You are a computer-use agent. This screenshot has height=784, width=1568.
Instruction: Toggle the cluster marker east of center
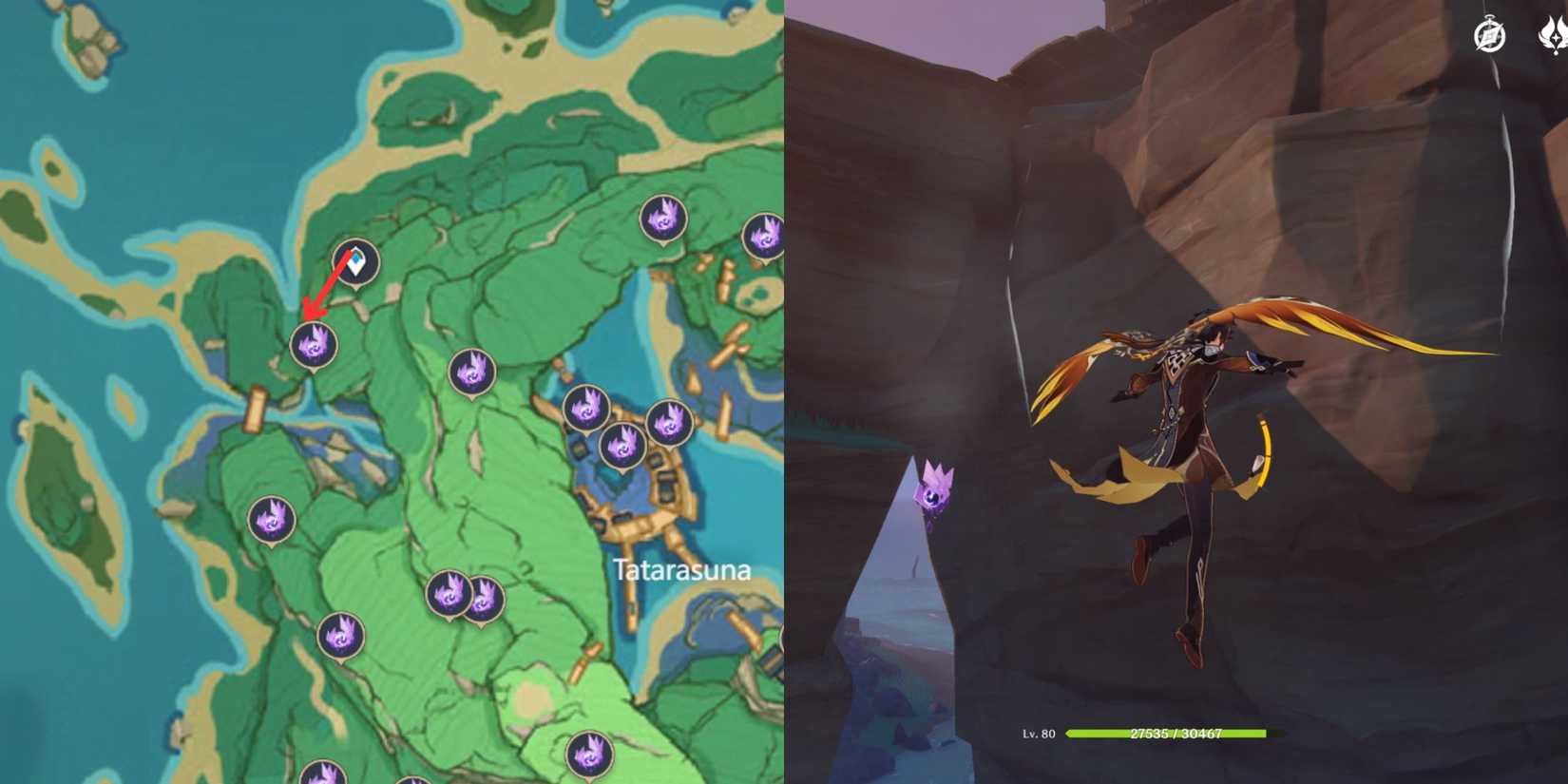pyautogui.click(x=586, y=407)
